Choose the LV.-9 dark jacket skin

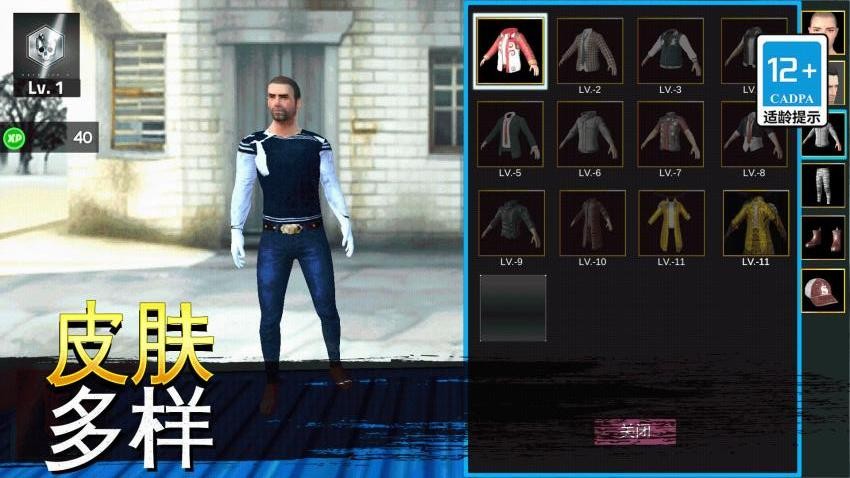pyautogui.click(x=510, y=222)
